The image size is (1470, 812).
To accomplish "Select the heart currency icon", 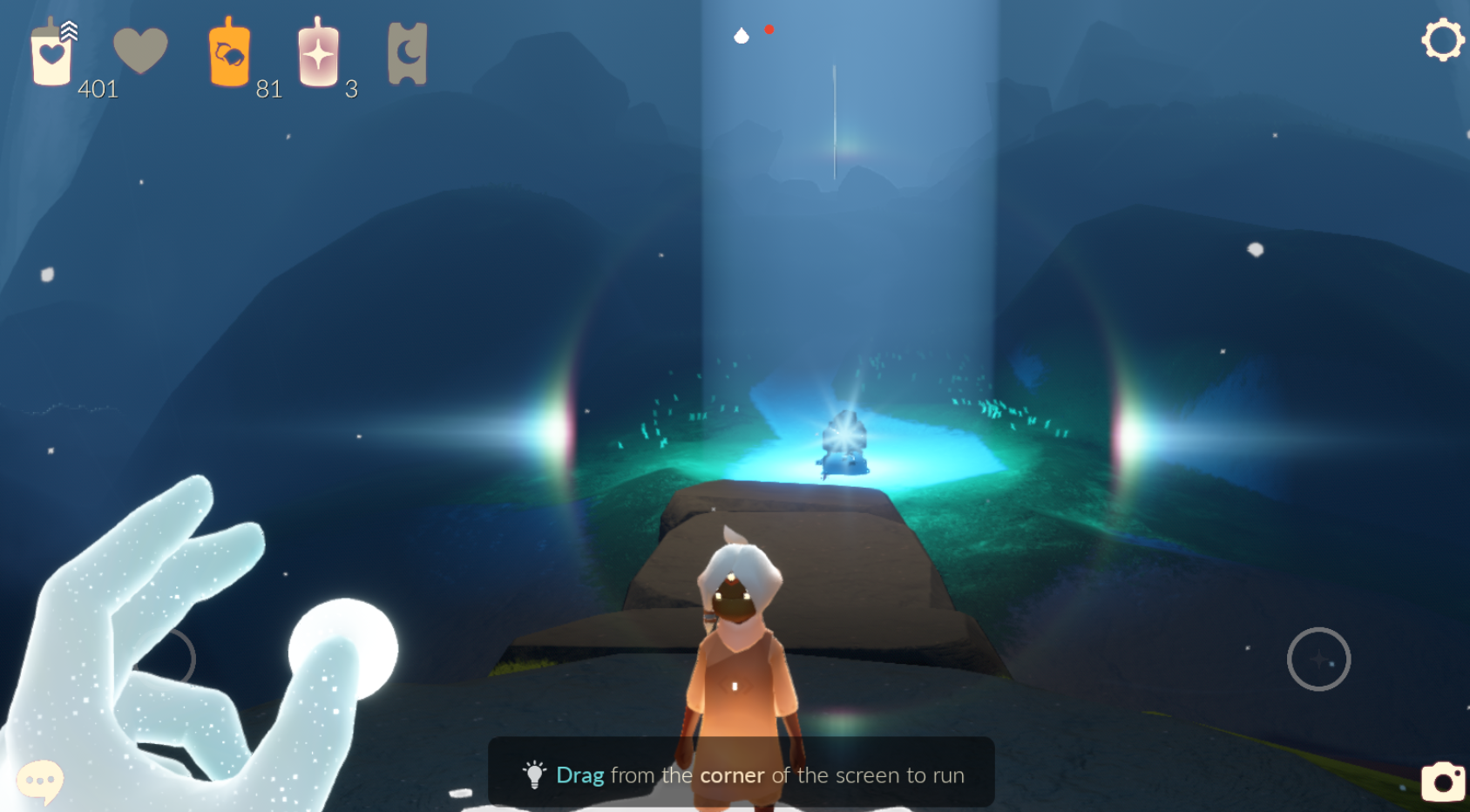I will pyautogui.click(x=140, y=50).
